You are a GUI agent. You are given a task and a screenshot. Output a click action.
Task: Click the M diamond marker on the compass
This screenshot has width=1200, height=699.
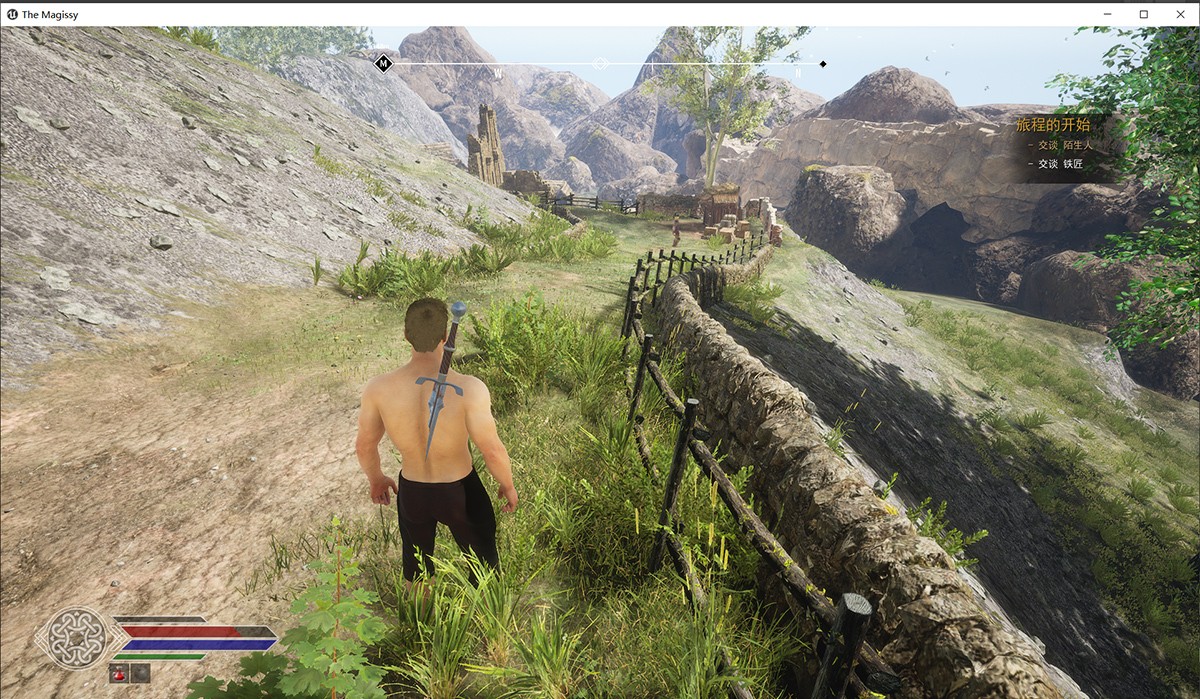[383, 64]
